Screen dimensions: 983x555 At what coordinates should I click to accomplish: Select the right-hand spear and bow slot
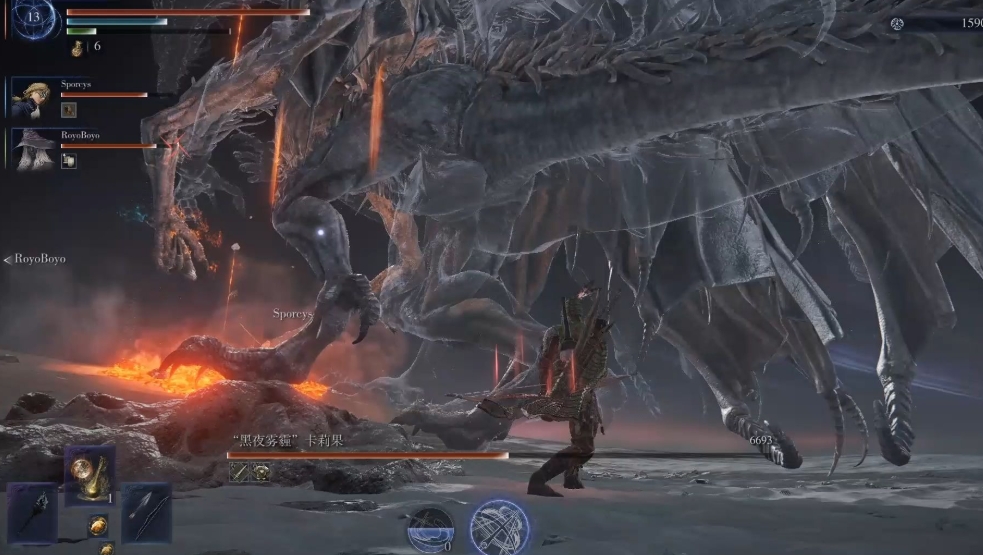146,512
